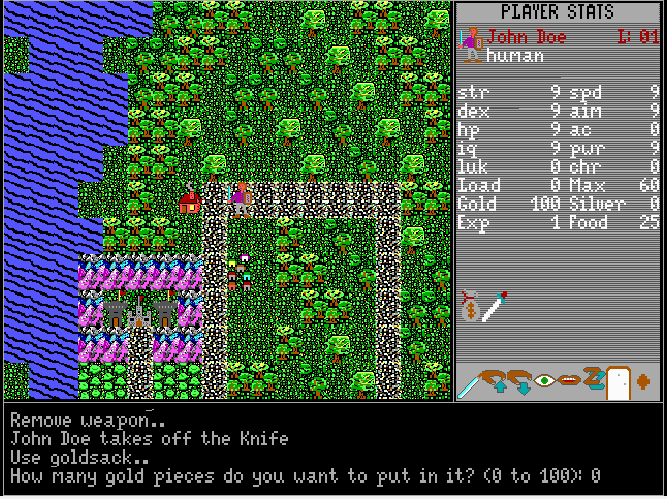Click the Z sleep/rest icon
This screenshot has height=499, width=667.
[x=592, y=380]
